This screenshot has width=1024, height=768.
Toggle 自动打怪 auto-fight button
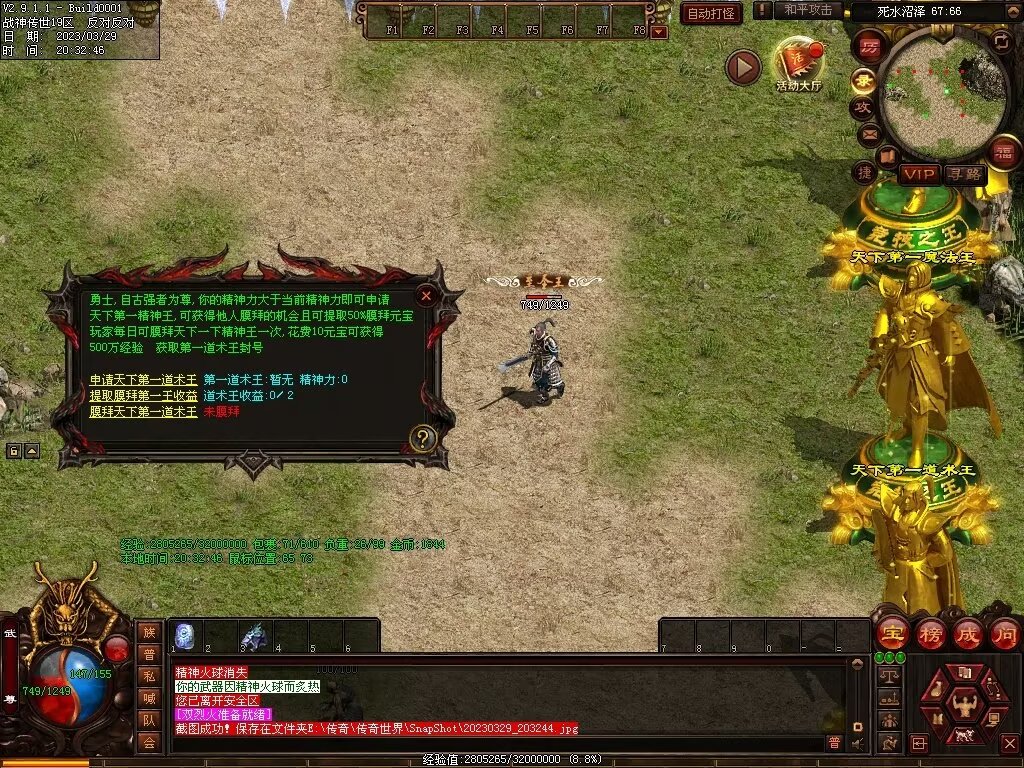[711, 13]
